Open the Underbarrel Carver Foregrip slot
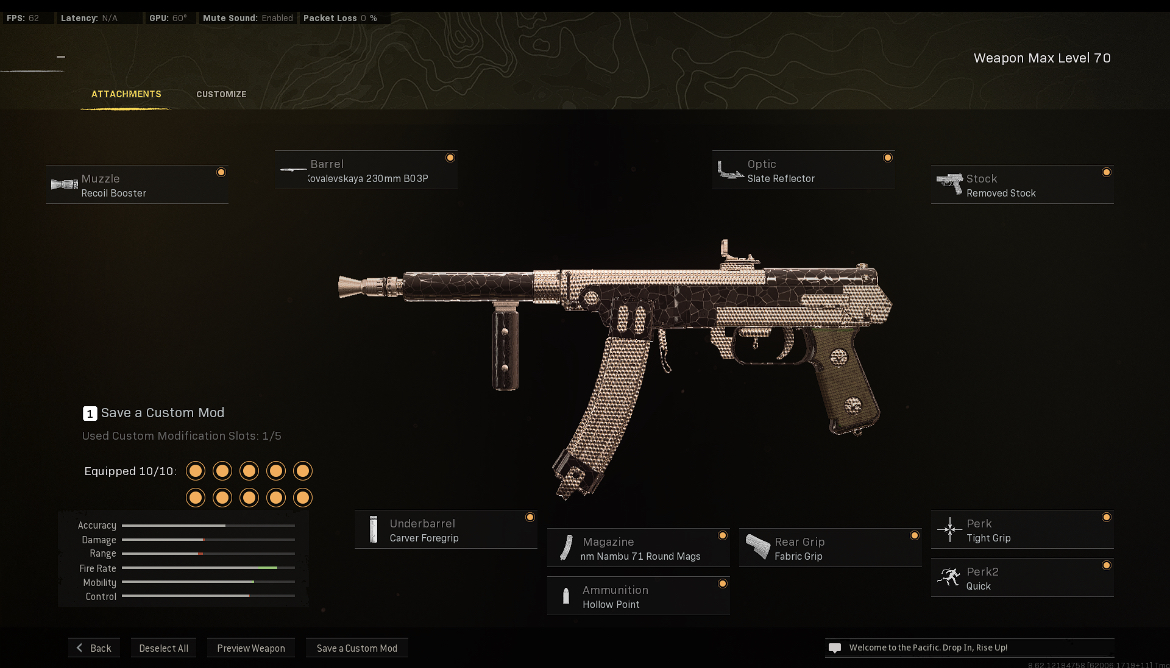 click(446, 530)
